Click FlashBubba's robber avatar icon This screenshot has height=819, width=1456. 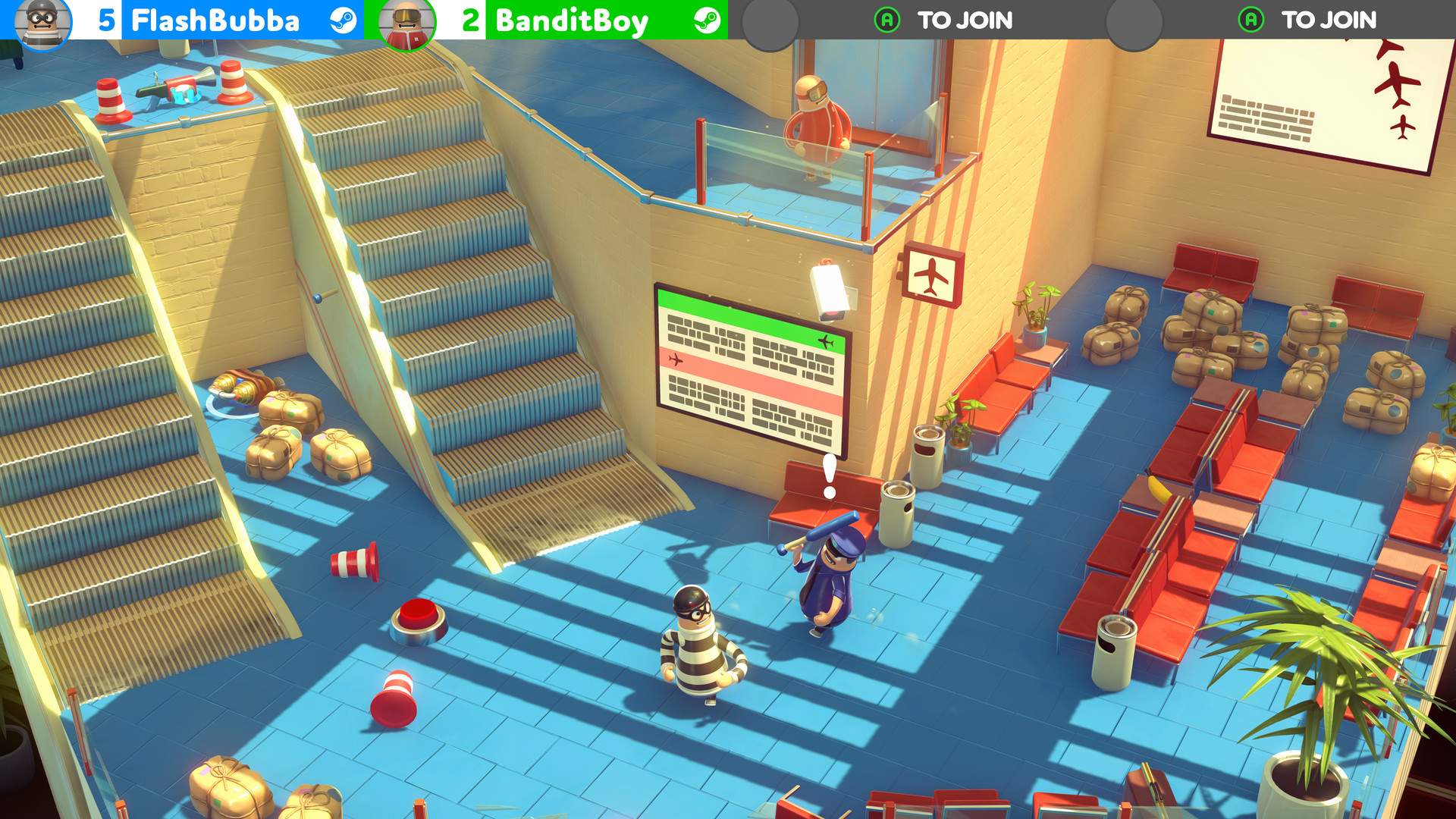pos(43,20)
